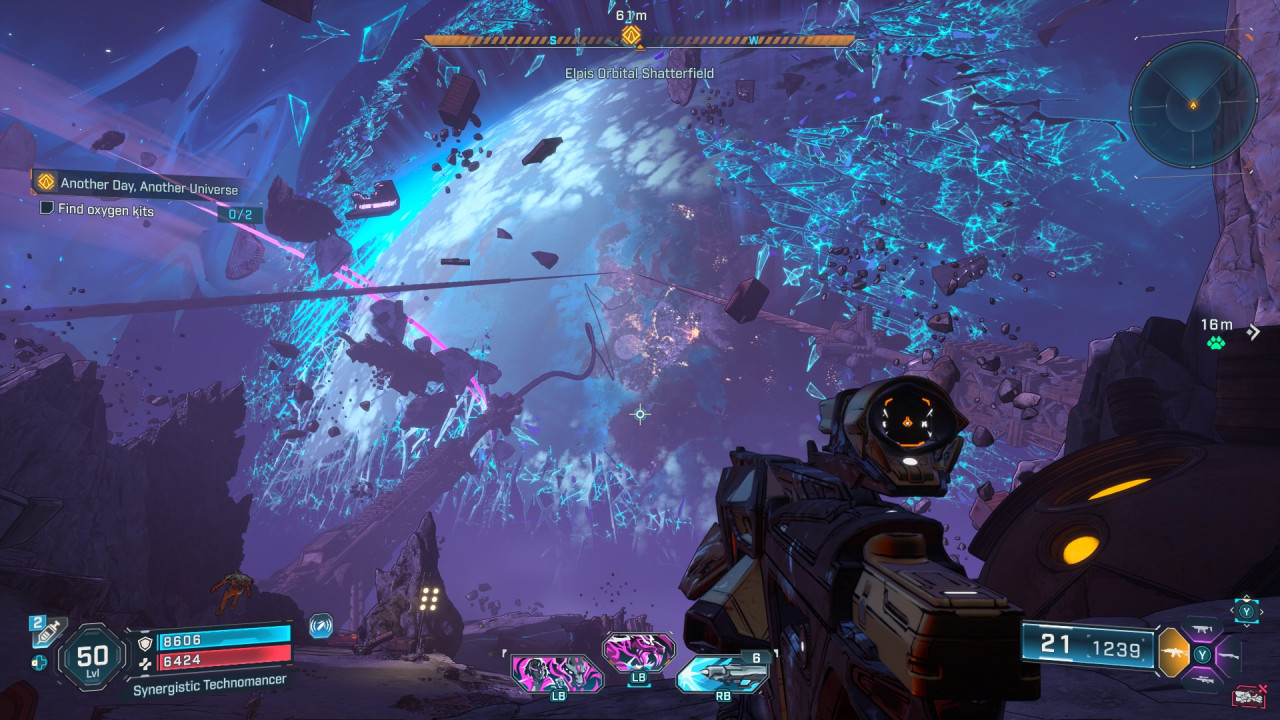This screenshot has height=720, width=1280.
Task: Expand the down chevron under the Y weapon badge
Action: [x=1246, y=624]
